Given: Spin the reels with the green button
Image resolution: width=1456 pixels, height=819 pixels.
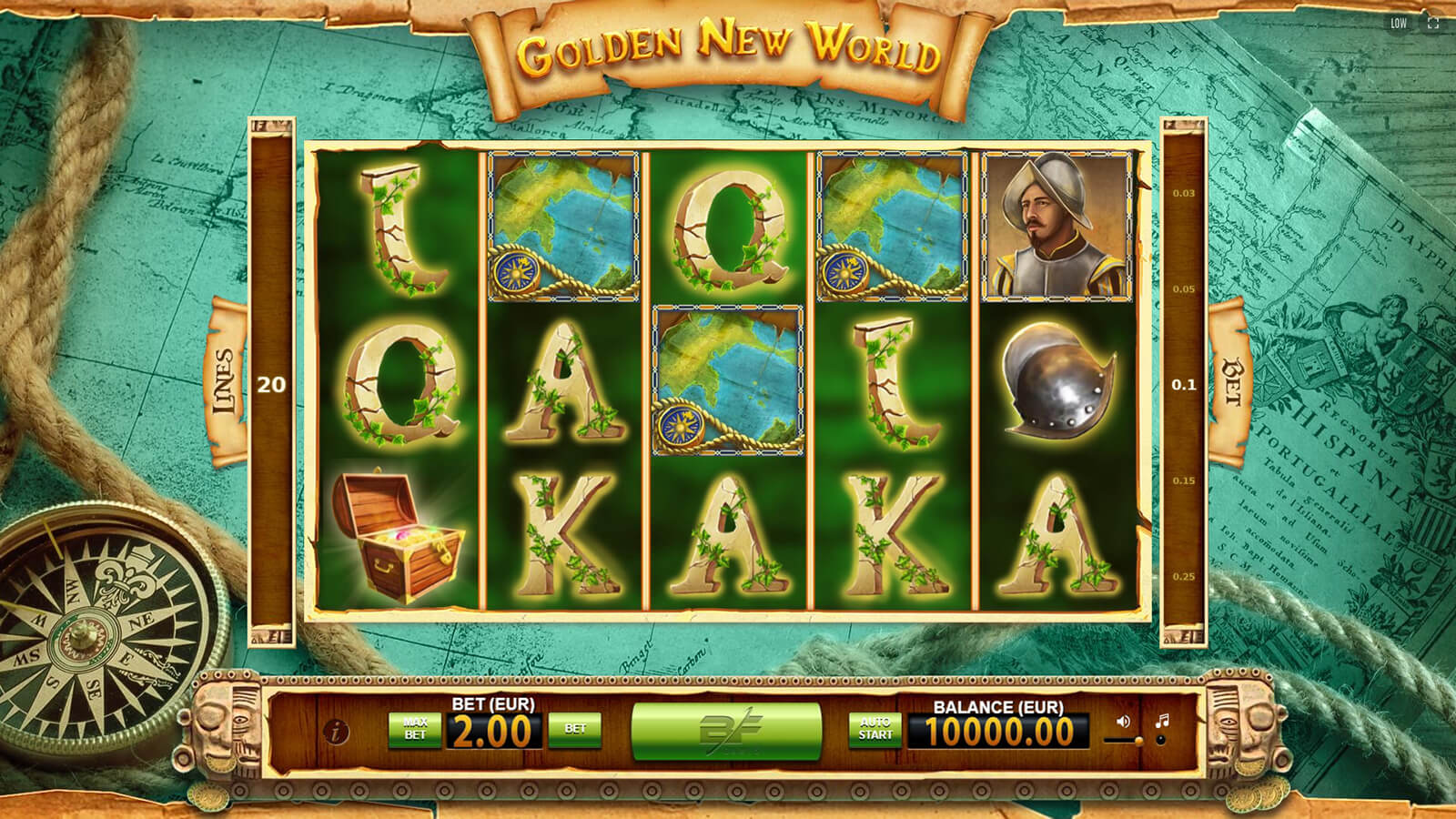Looking at the screenshot, I should [726, 731].
